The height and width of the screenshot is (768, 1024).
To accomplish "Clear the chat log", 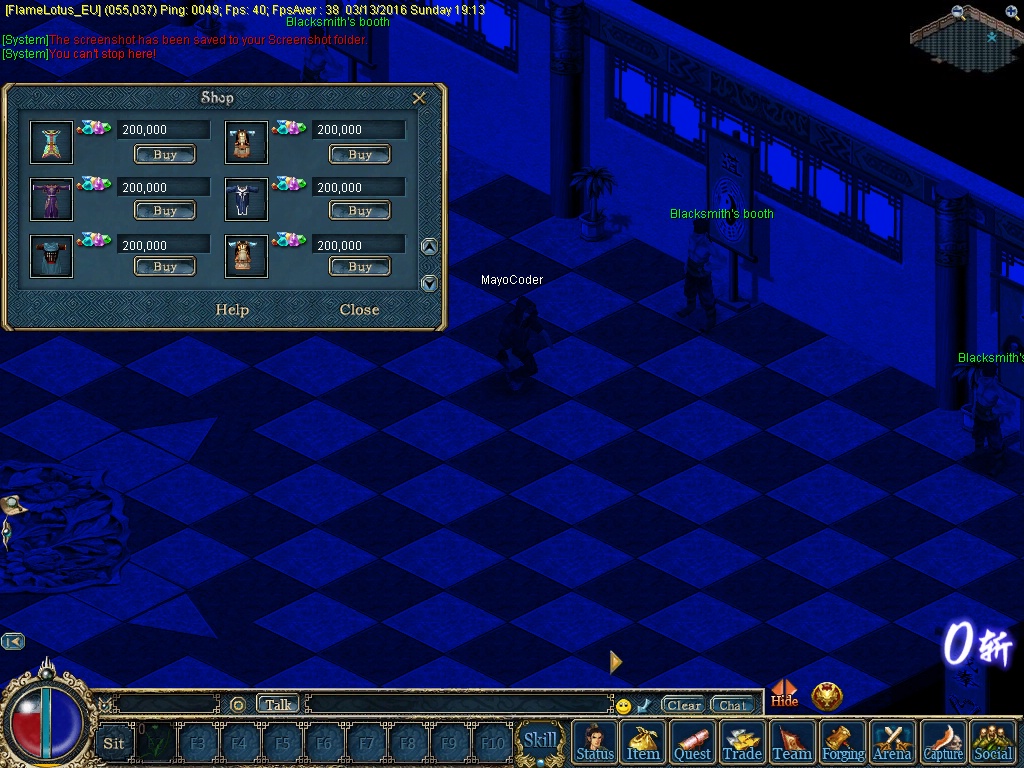I will click(684, 706).
